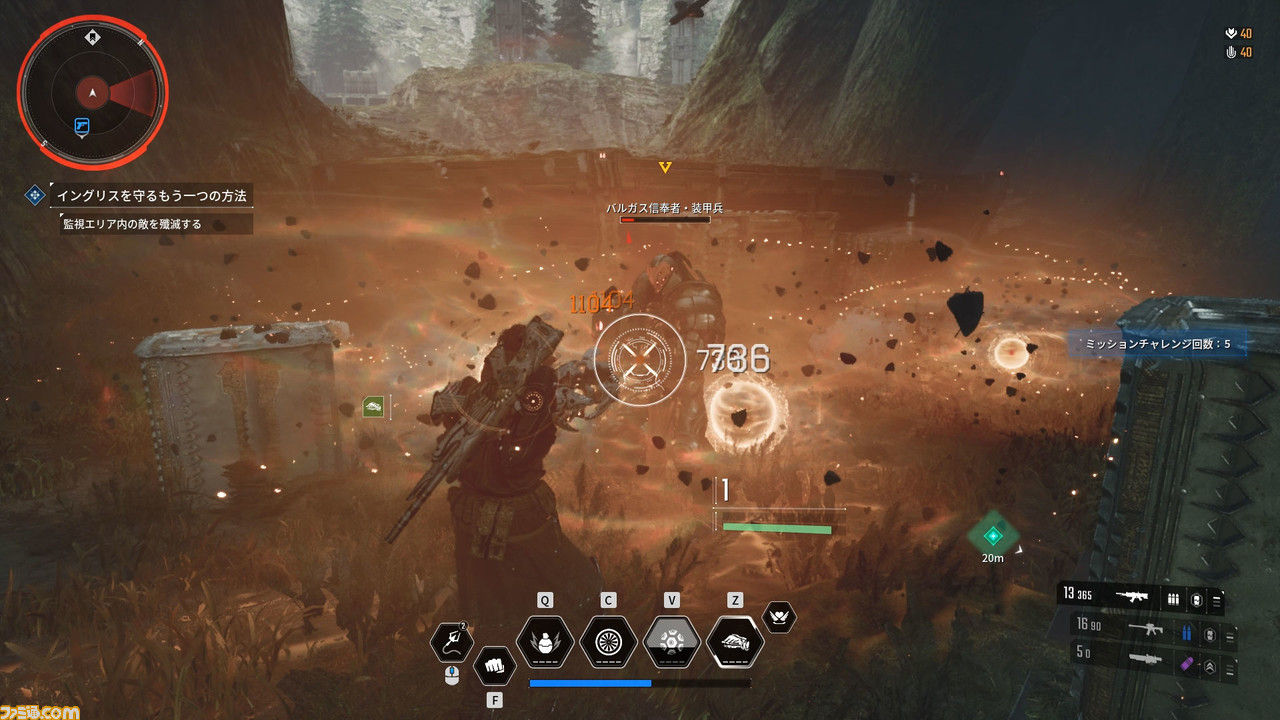Activate the grenade skill icon
1280x720 pixels.
click(x=545, y=641)
